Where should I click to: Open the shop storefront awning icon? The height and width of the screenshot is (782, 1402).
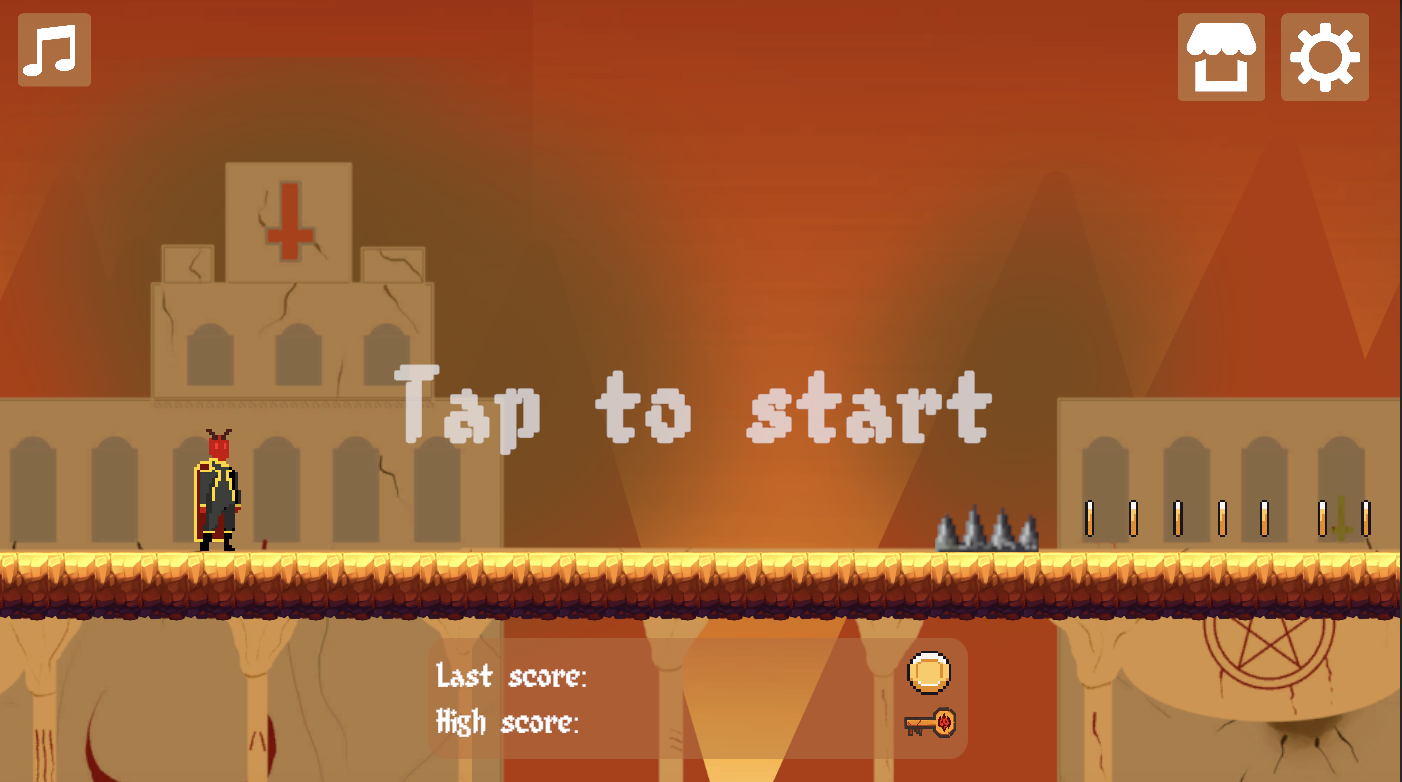coord(1221,56)
